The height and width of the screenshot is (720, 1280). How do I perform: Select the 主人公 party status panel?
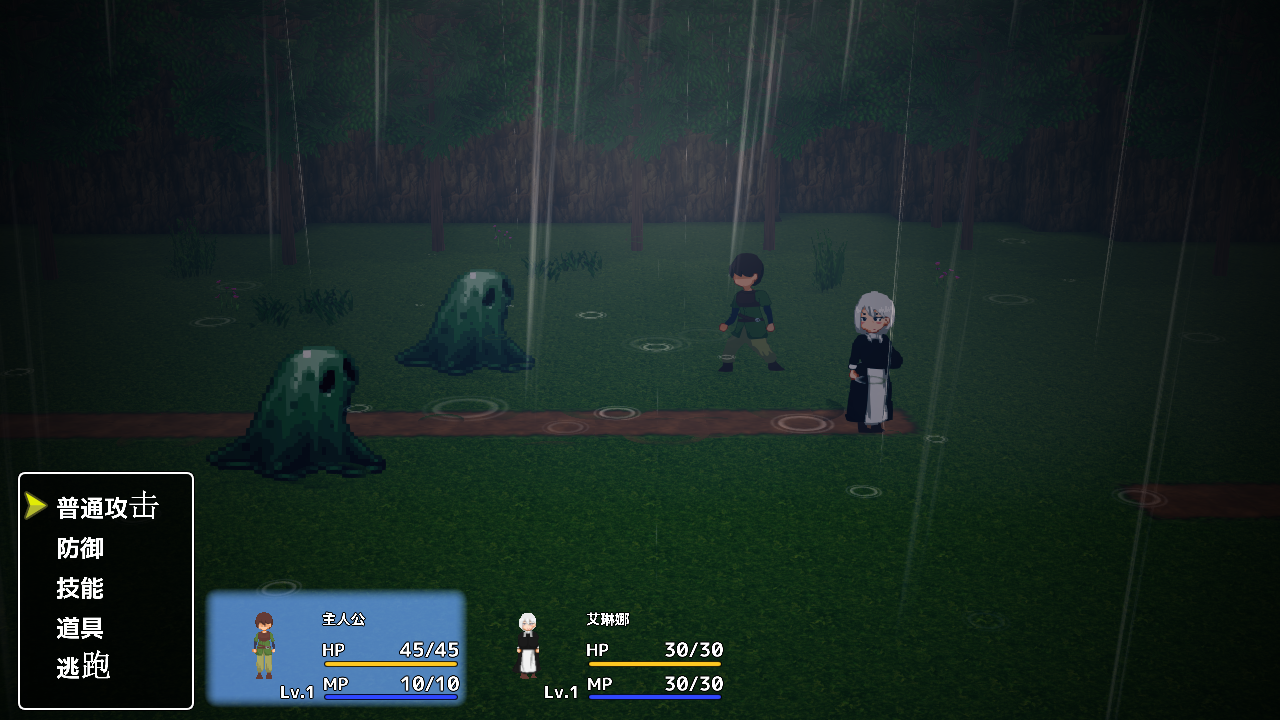point(336,648)
